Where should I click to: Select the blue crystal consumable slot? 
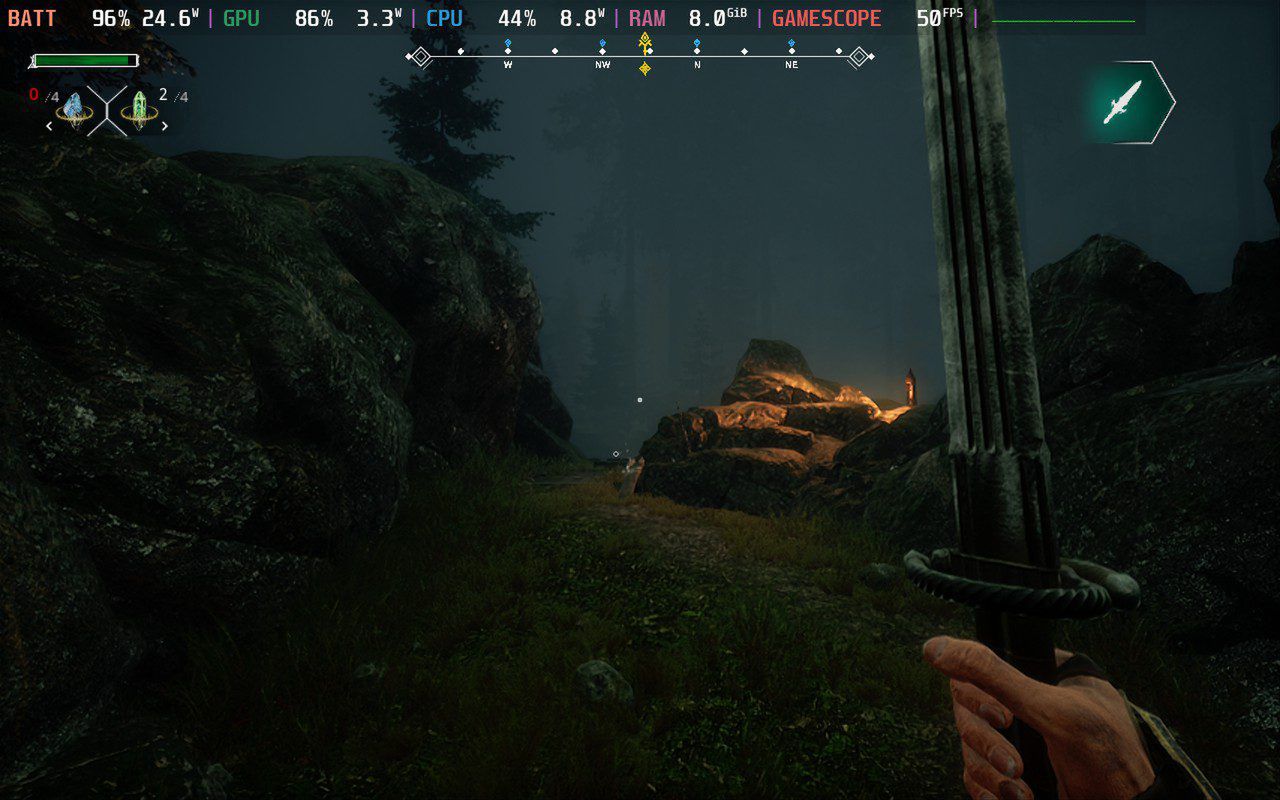(x=73, y=107)
